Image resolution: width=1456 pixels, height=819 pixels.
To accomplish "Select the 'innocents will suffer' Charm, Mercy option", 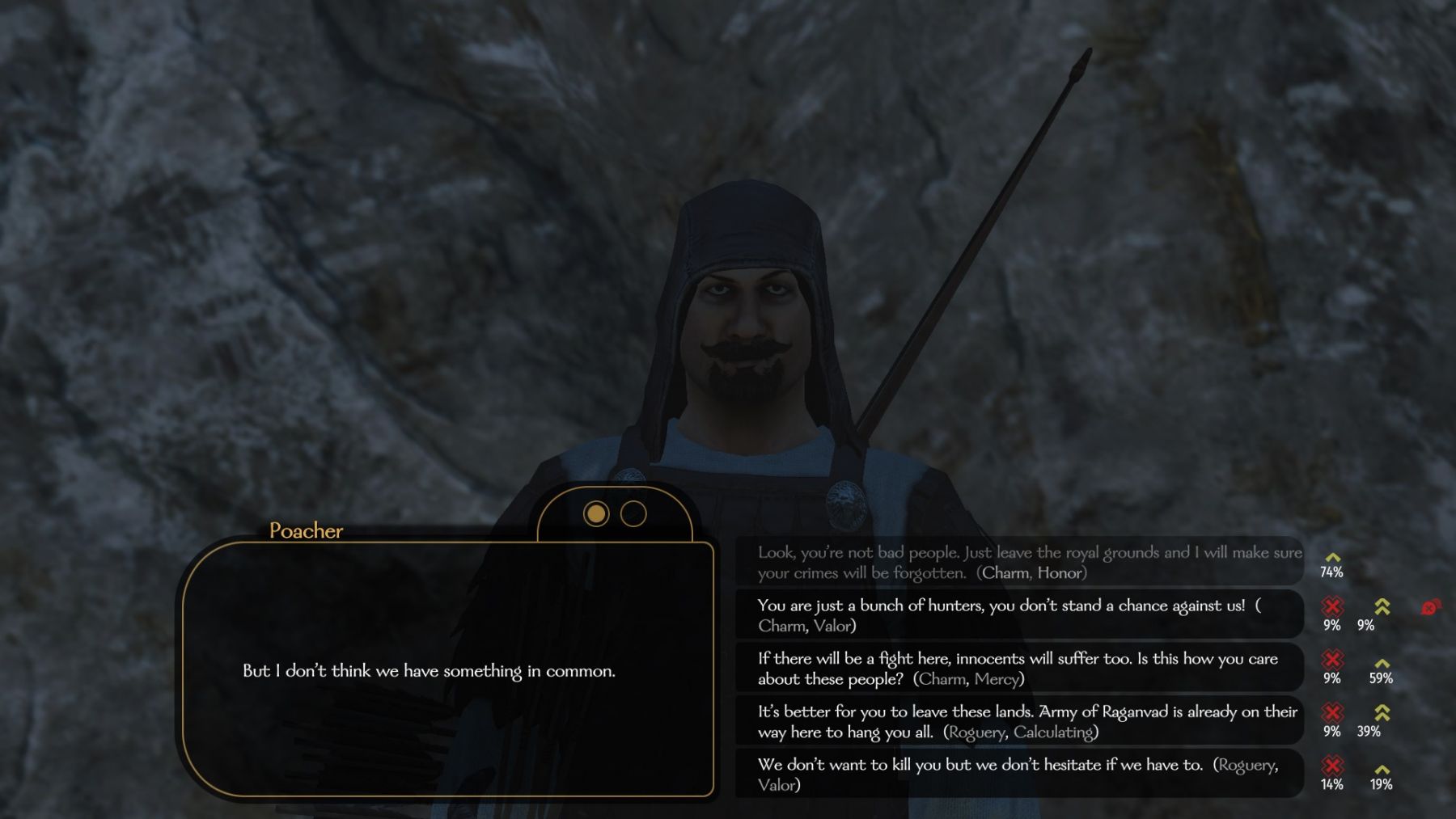I will pyautogui.click(x=1018, y=669).
